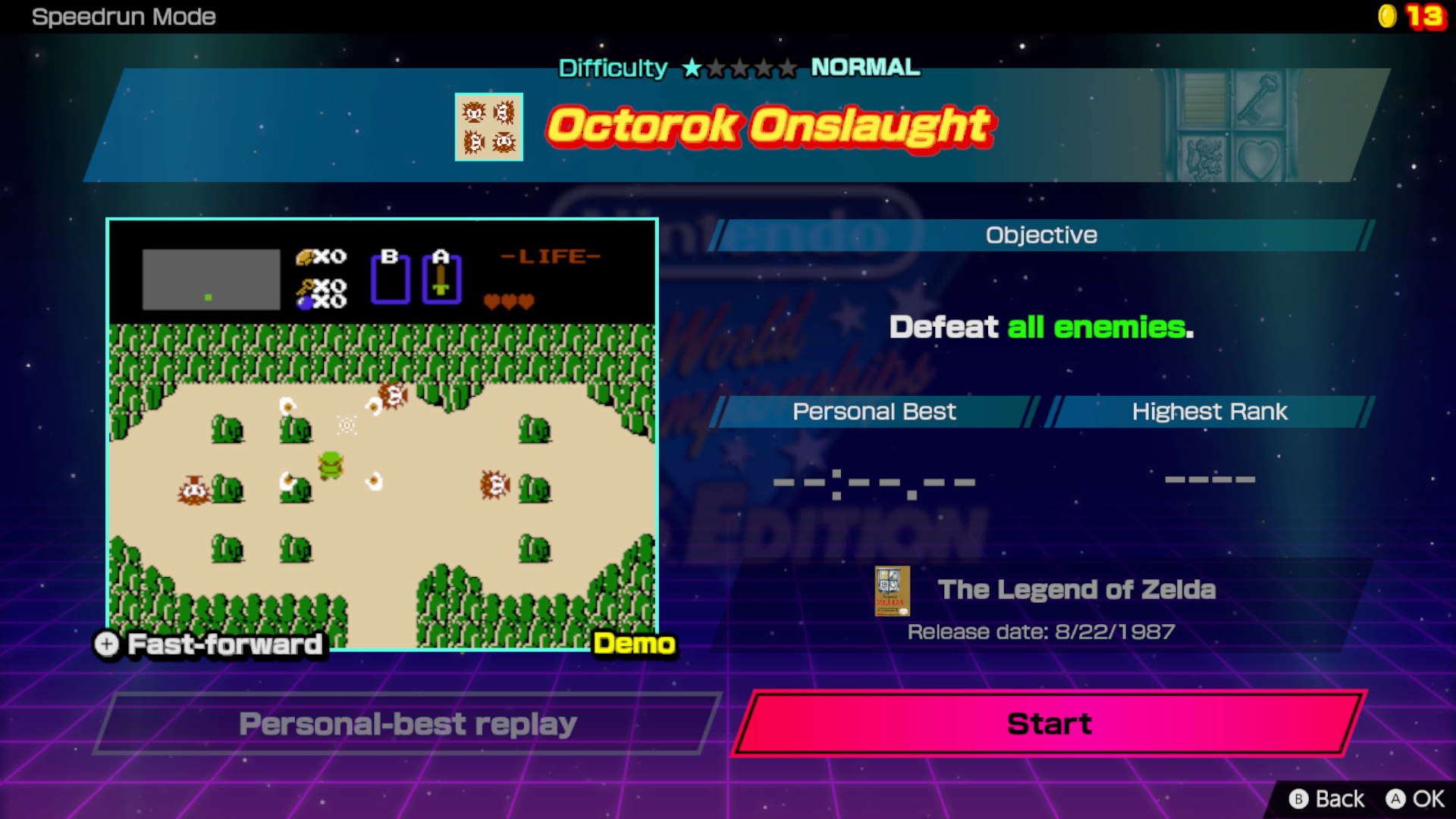Expand the Personal Best section

(x=874, y=412)
